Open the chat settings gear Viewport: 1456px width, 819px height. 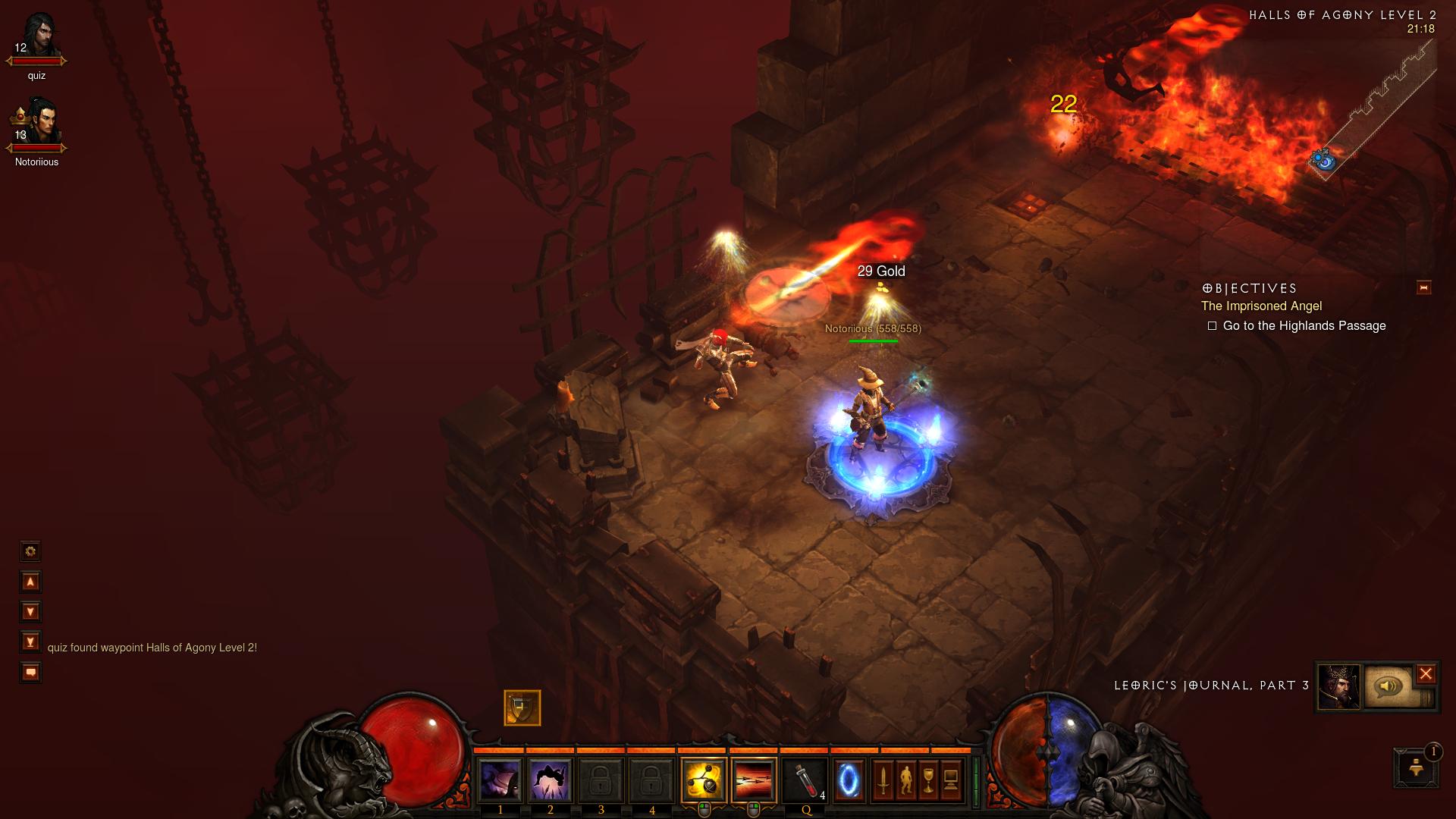pyautogui.click(x=30, y=551)
